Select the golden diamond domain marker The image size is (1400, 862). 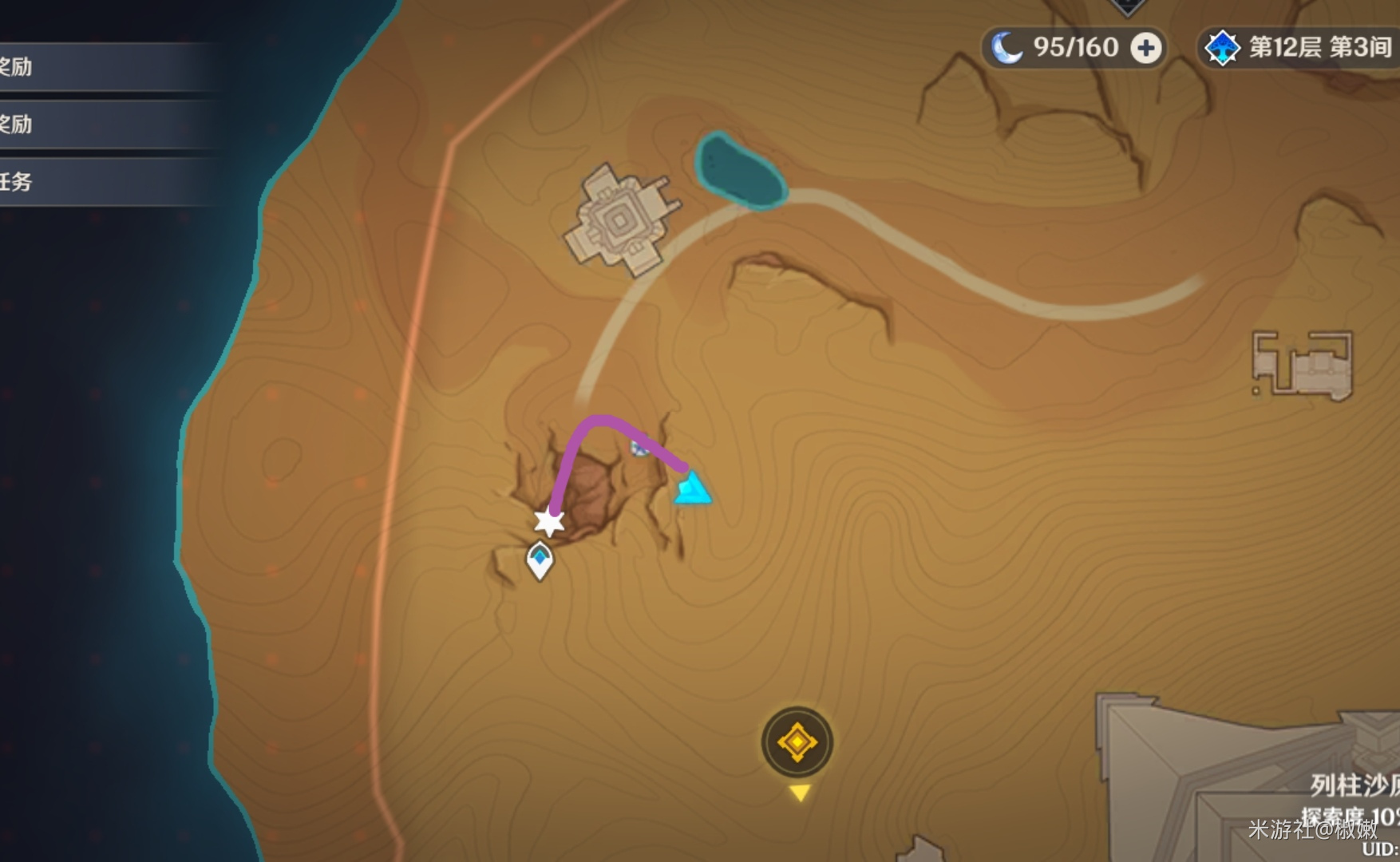pyautogui.click(x=797, y=742)
